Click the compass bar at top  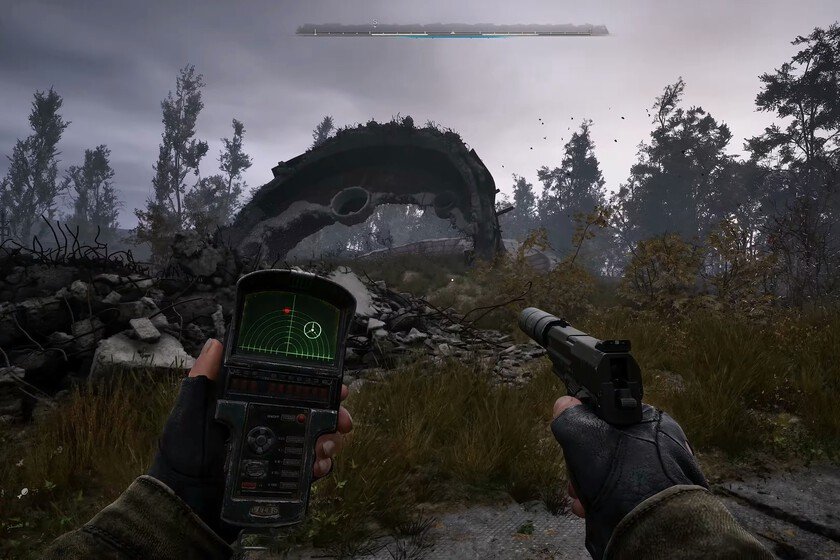tap(452, 29)
